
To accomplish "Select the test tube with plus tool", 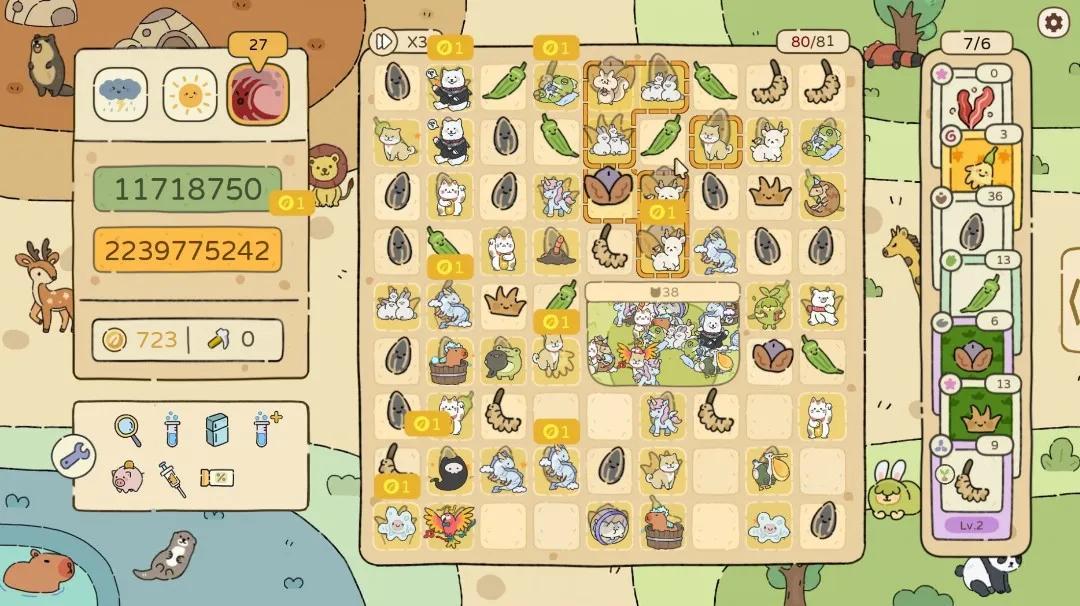I will point(266,429).
